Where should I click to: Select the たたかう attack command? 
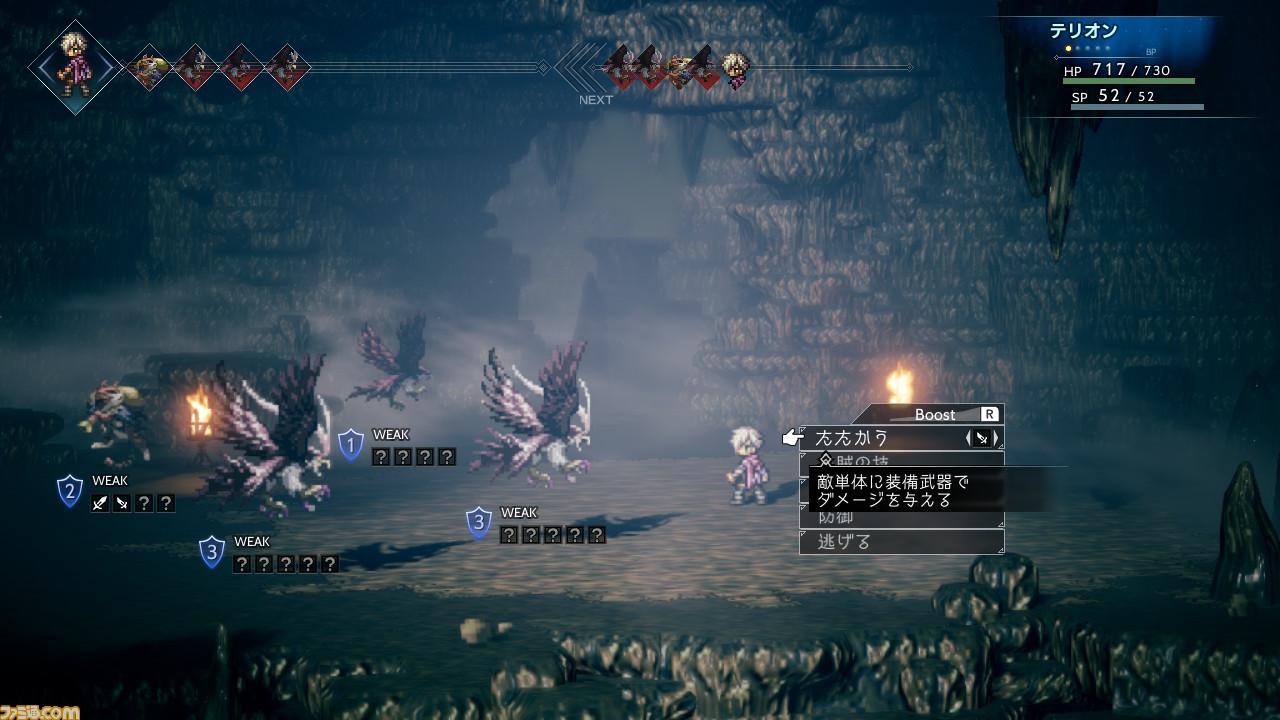852,438
